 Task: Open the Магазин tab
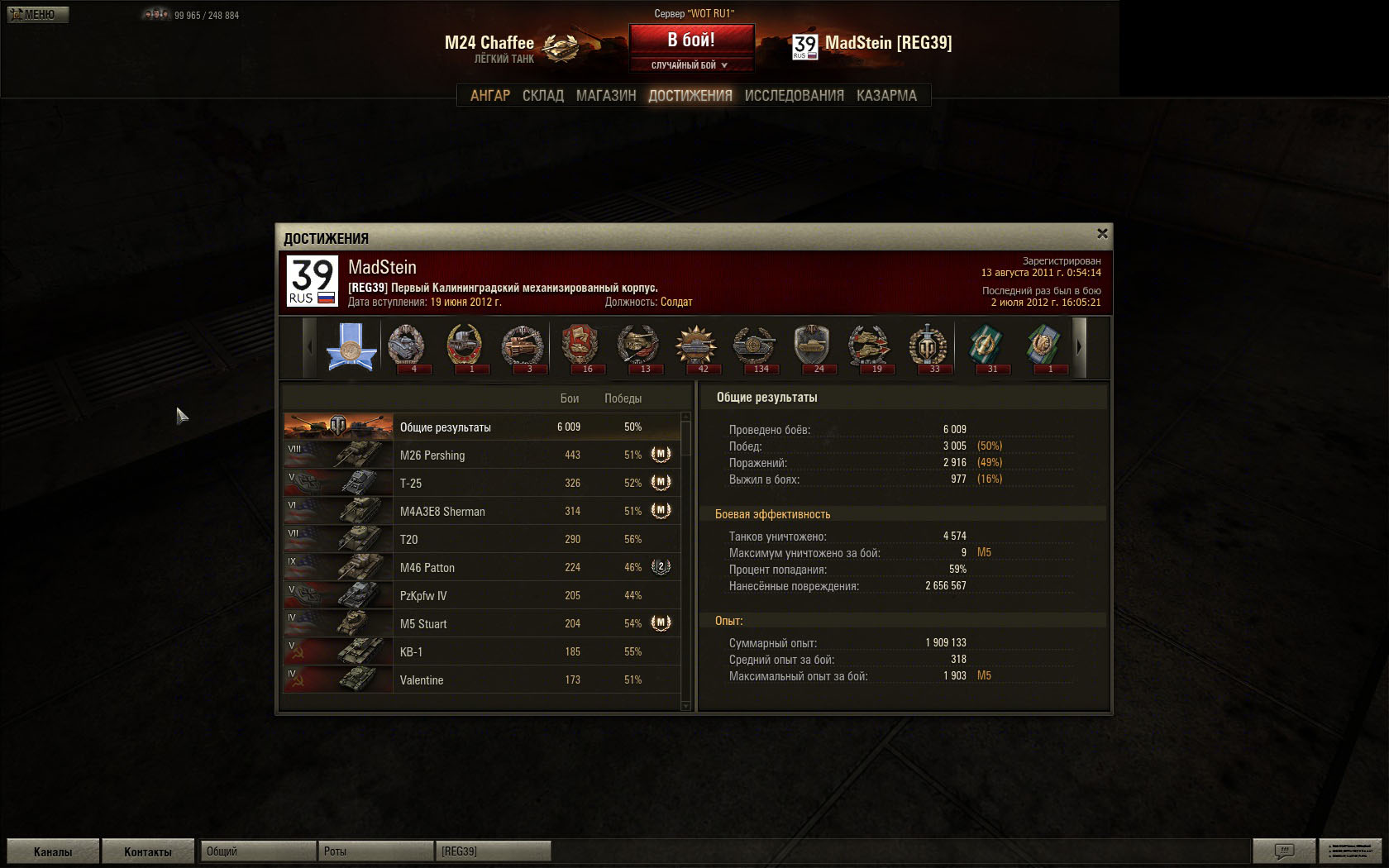[605, 96]
